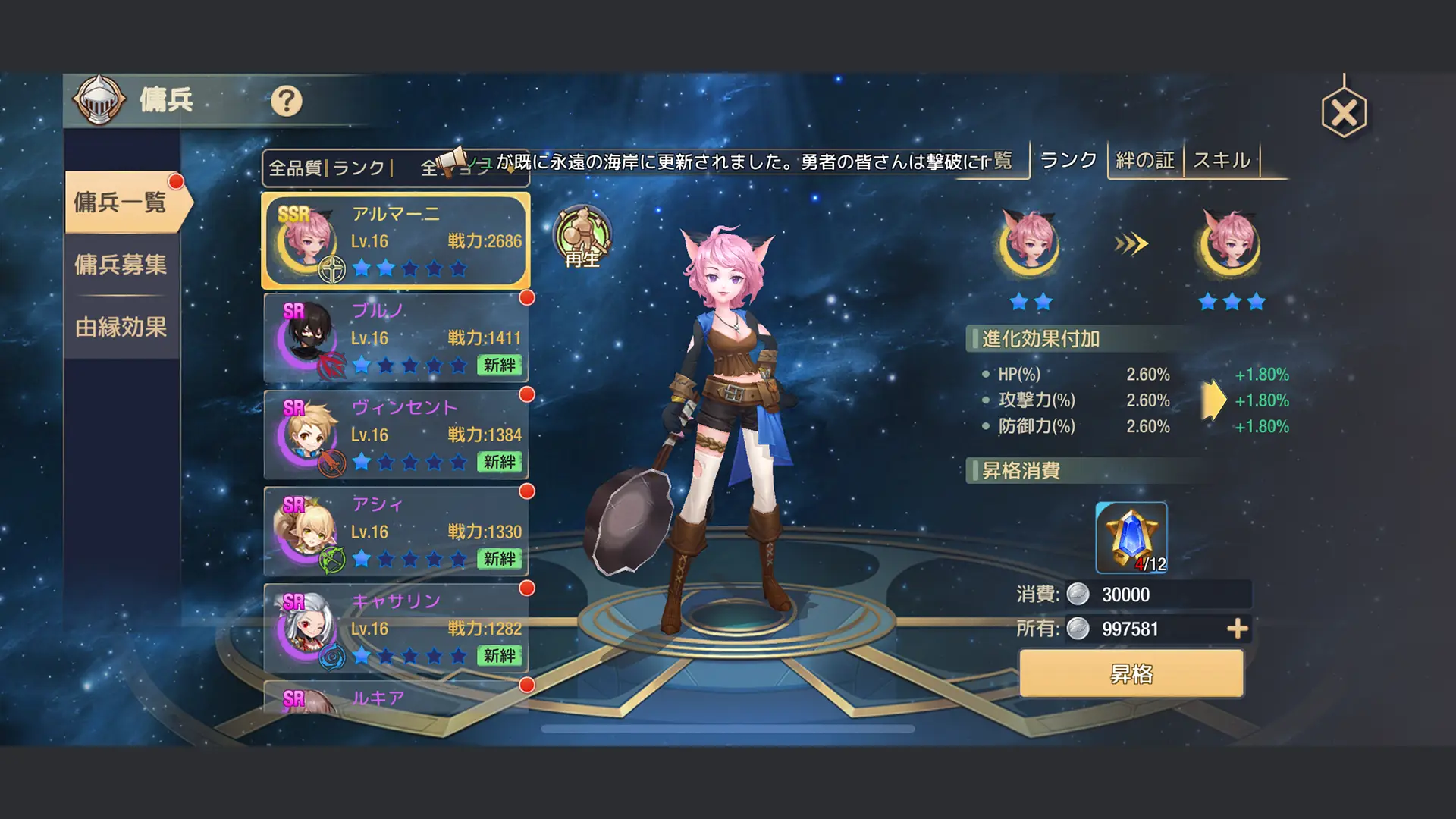1456x819 pixels.
Task: Tap the blue evolution crystal material icon
Action: click(1131, 535)
